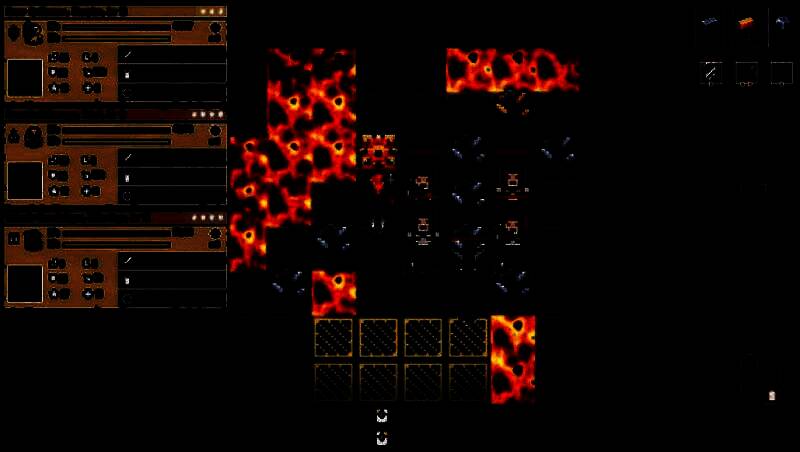
Task: Select the glowing orange lava slab icon
Action: [x=746, y=22]
